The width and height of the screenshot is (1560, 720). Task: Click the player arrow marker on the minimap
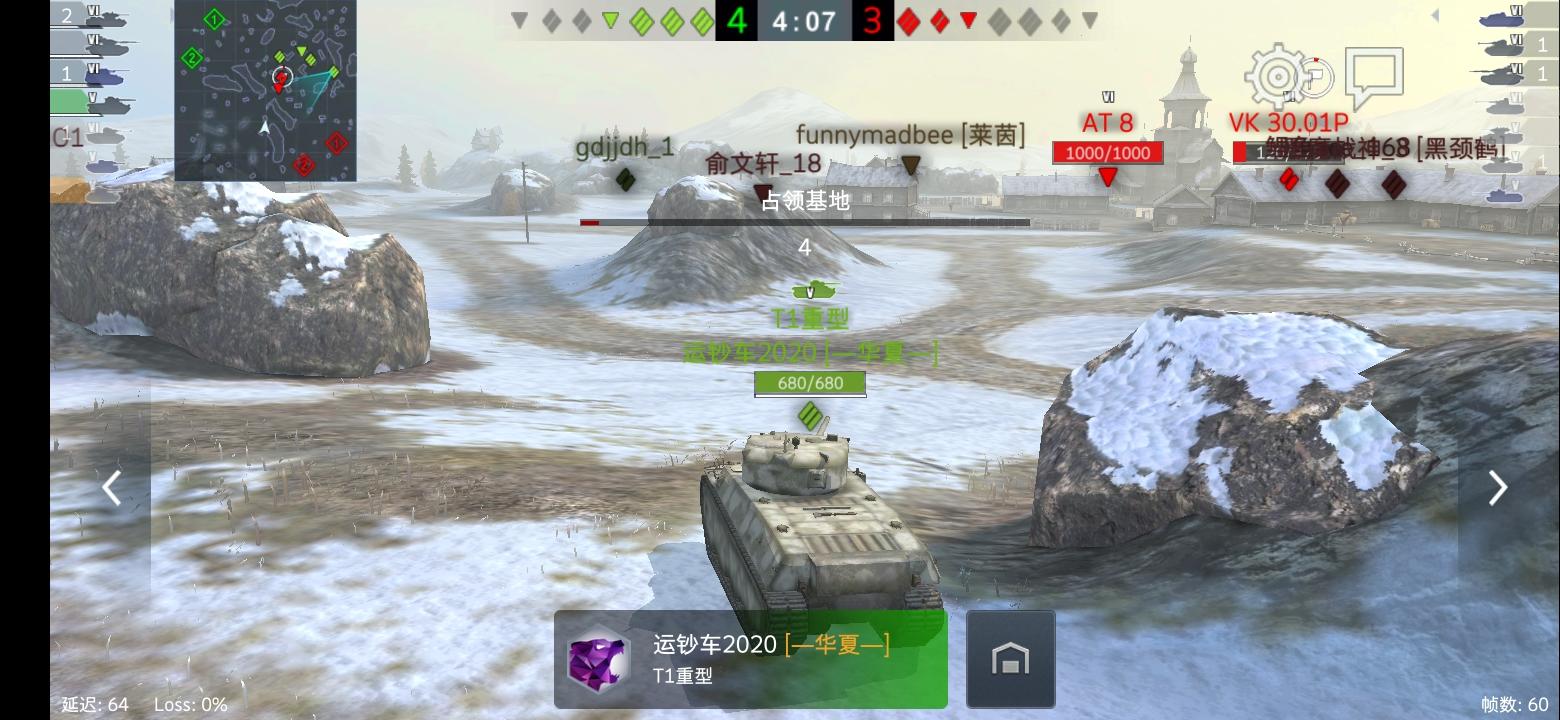point(265,126)
